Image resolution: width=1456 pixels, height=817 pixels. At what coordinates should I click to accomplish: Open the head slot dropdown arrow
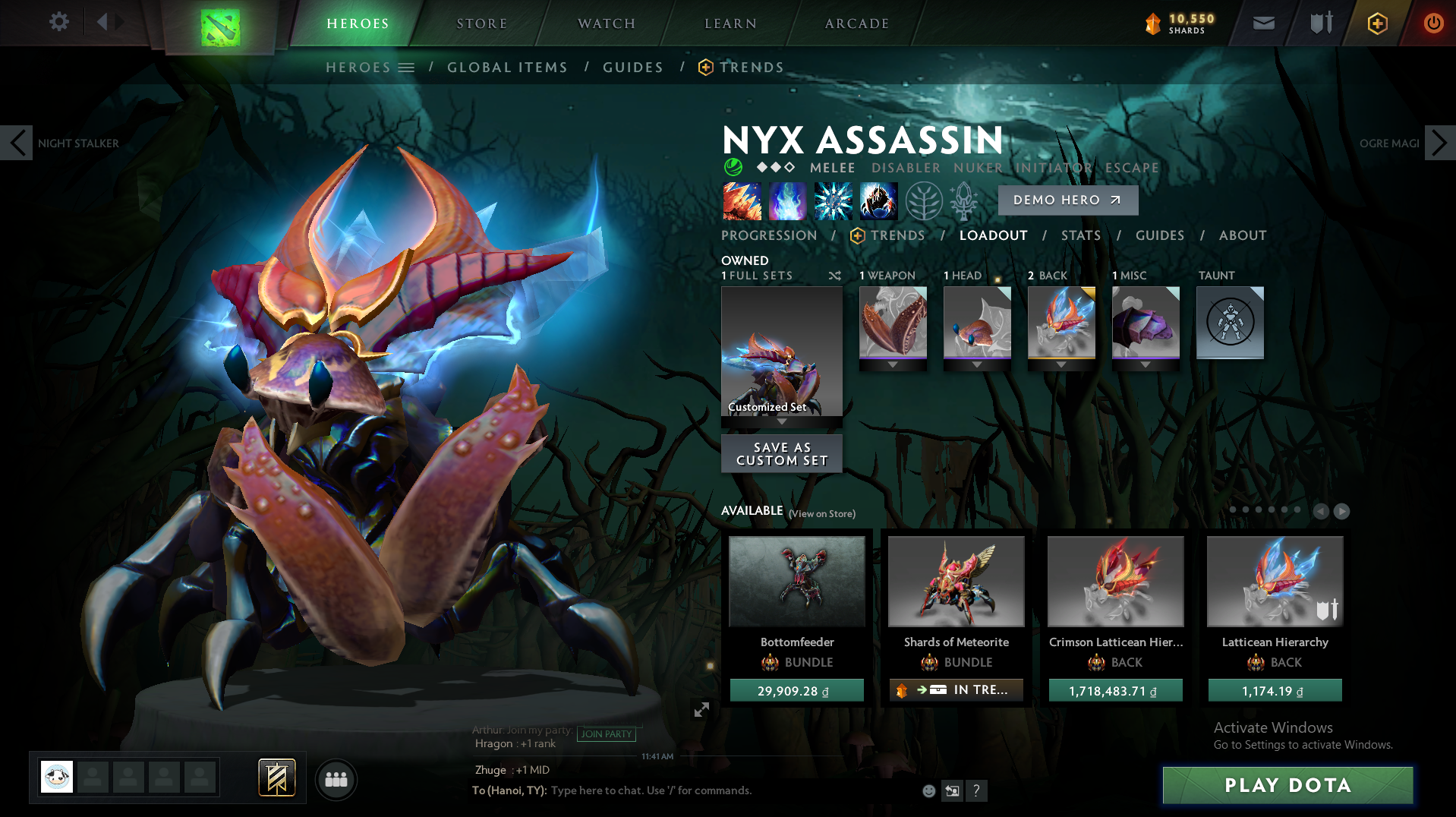(977, 364)
